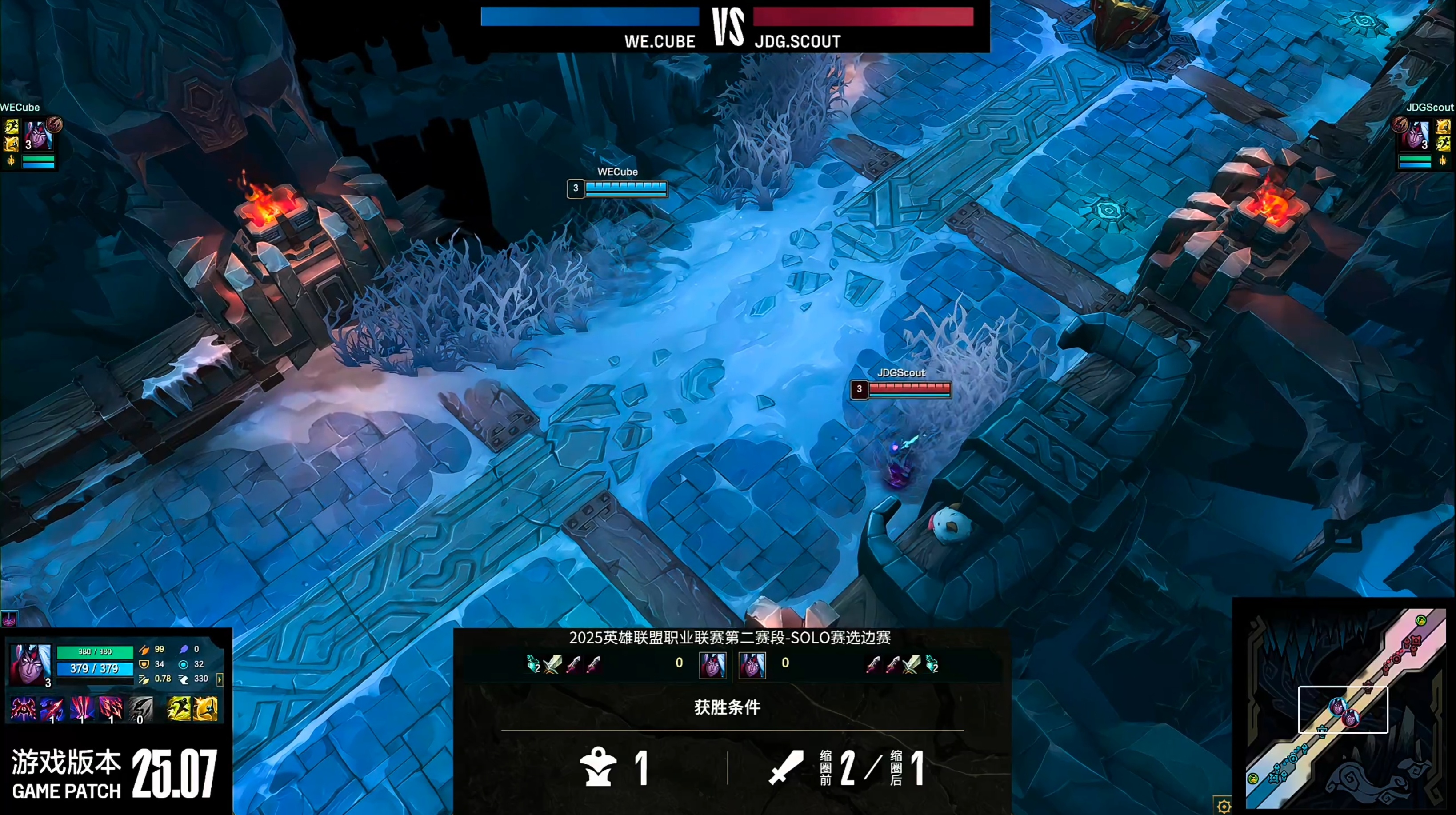Click the orange attack damage stat icon
This screenshot has height=815, width=1456.
[x=144, y=651]
